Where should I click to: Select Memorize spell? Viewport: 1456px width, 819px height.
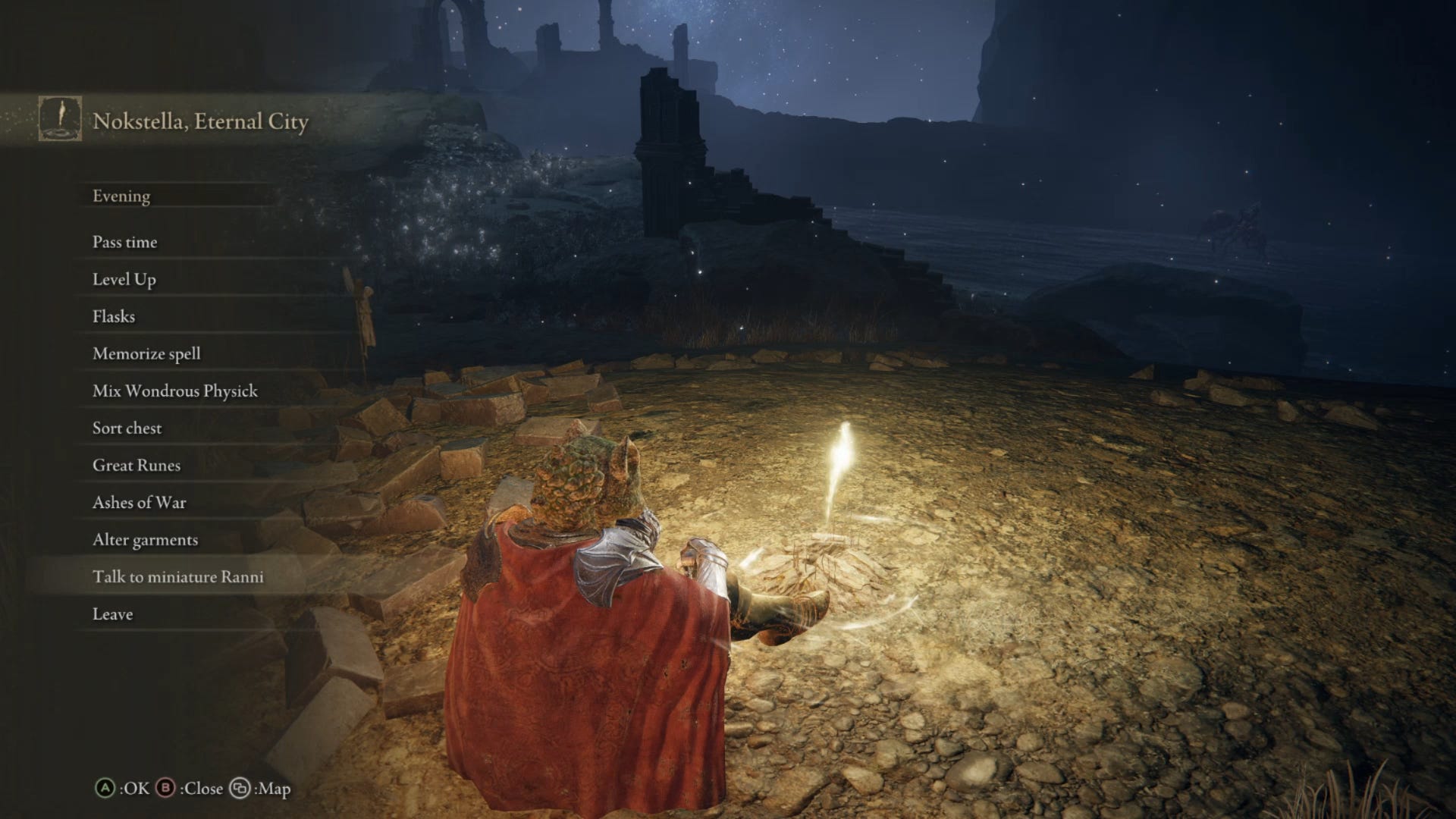coord(146,353)
